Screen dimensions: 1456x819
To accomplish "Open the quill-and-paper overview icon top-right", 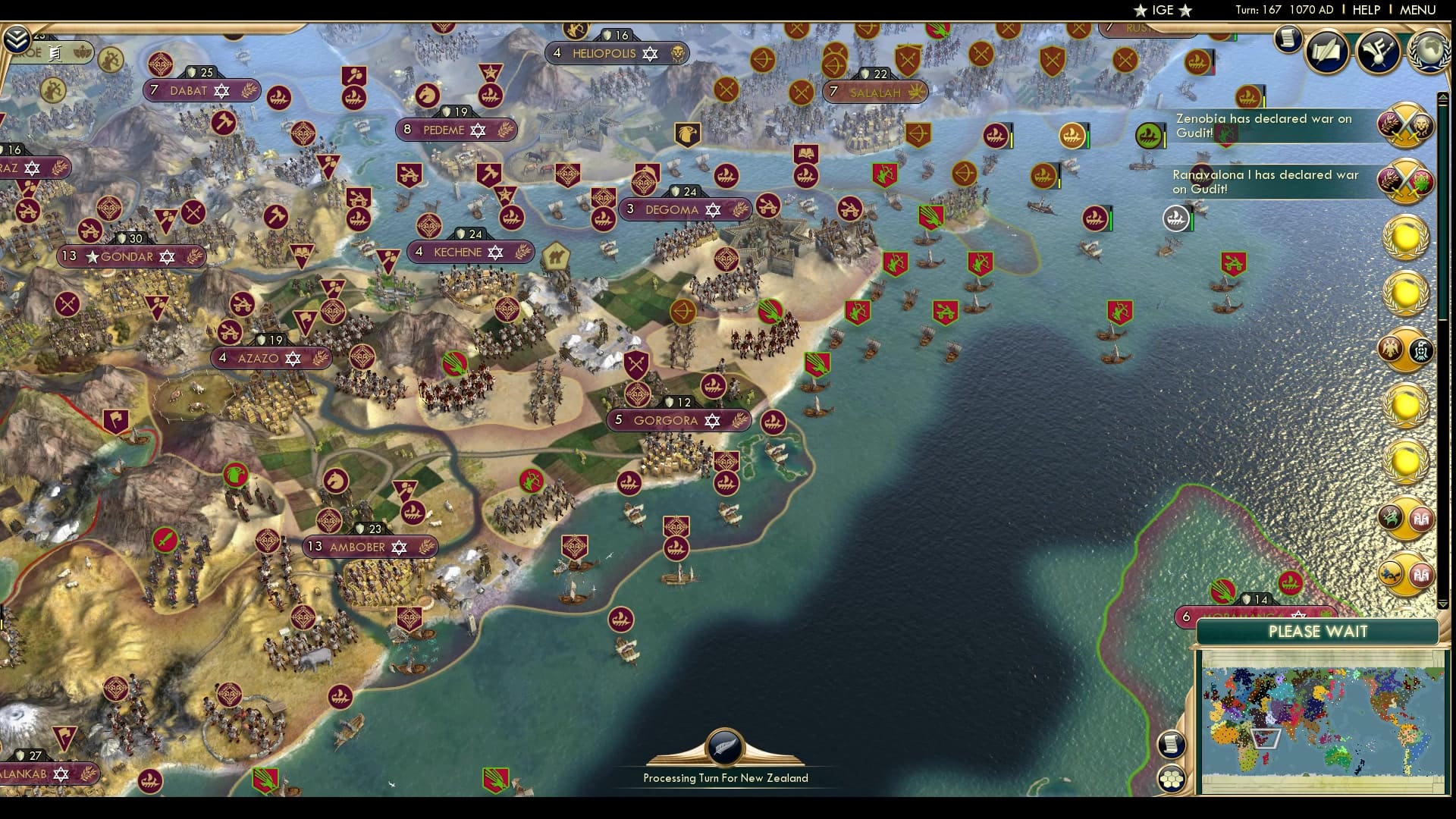I will pos(1329,52).
